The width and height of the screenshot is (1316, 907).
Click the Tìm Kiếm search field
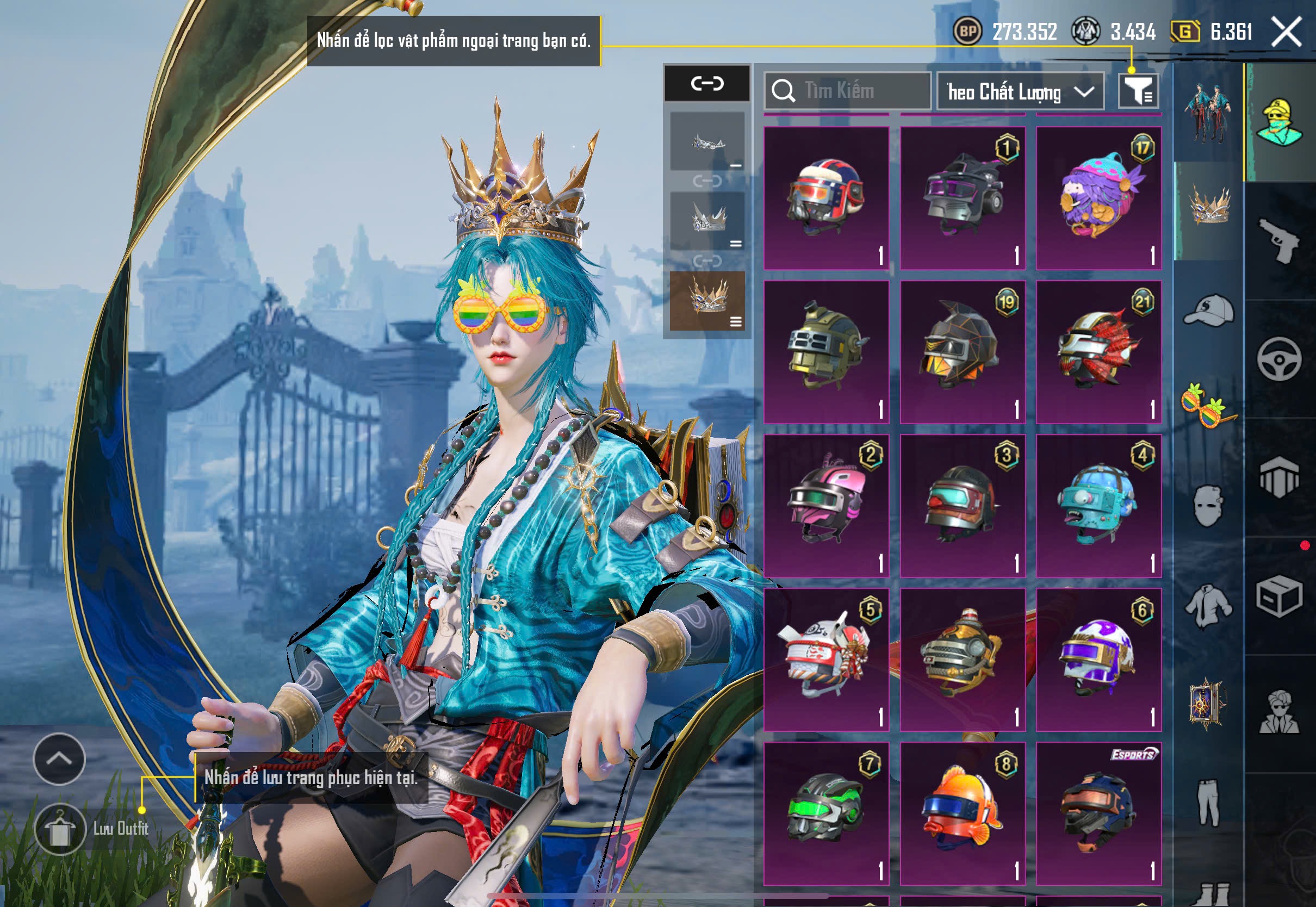(x=848, y=91)
